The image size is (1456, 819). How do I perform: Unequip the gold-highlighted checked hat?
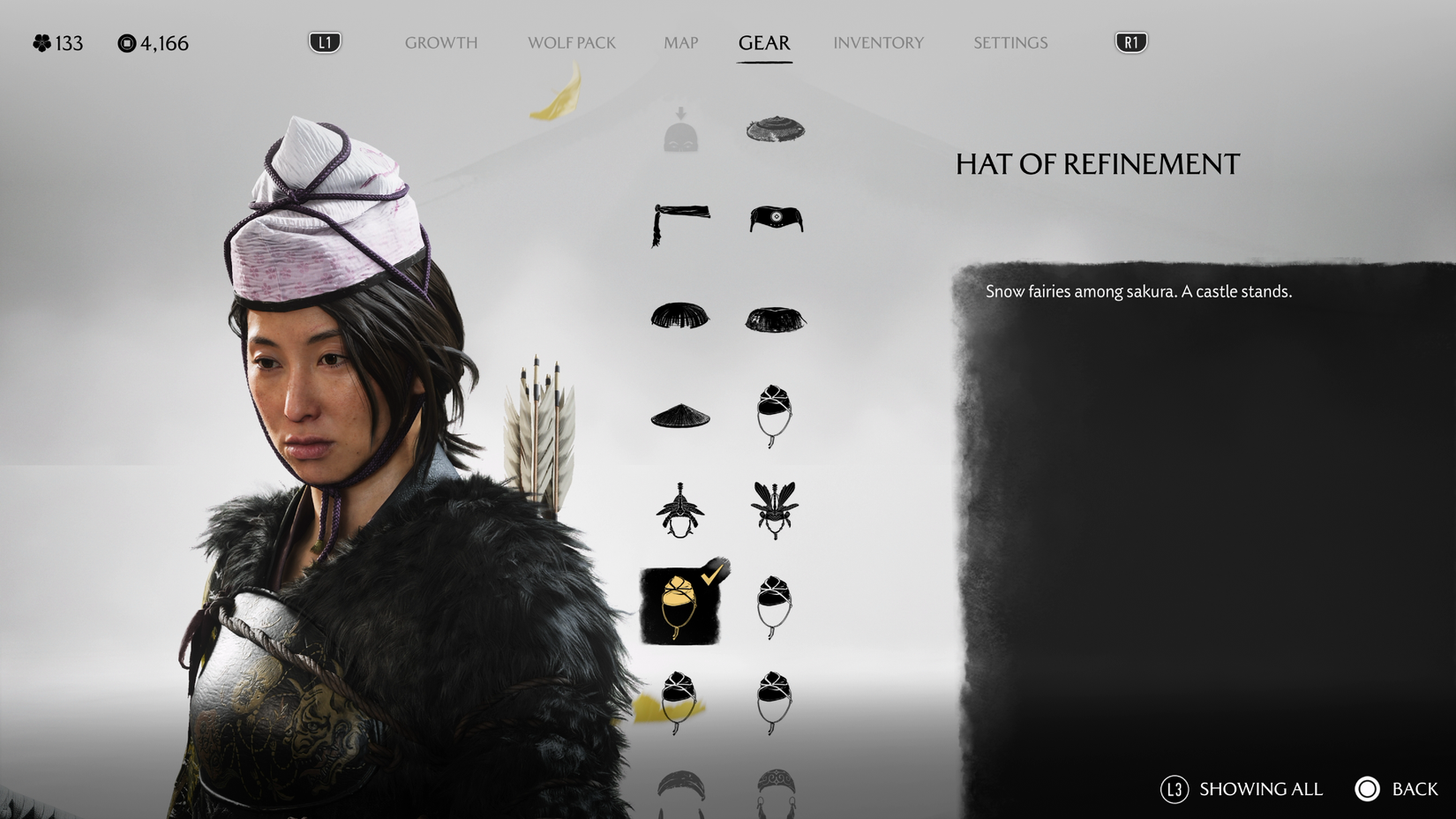coord(679,605)
